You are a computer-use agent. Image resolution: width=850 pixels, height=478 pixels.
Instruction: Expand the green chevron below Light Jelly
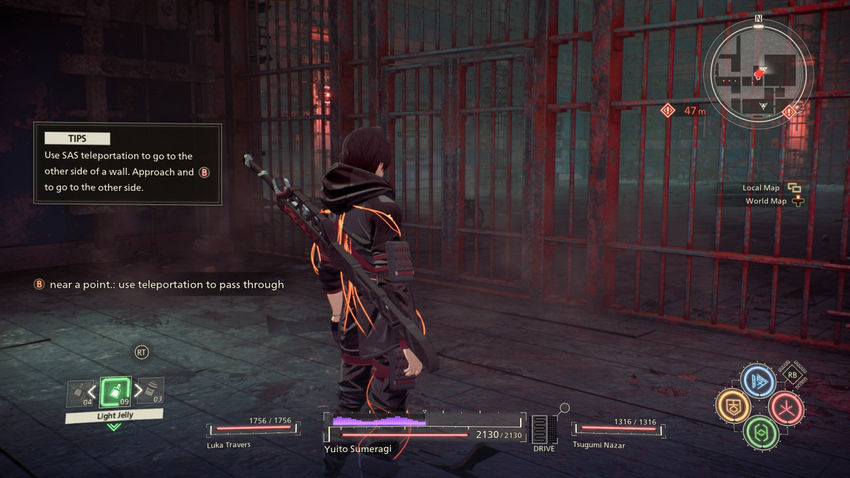114,426
